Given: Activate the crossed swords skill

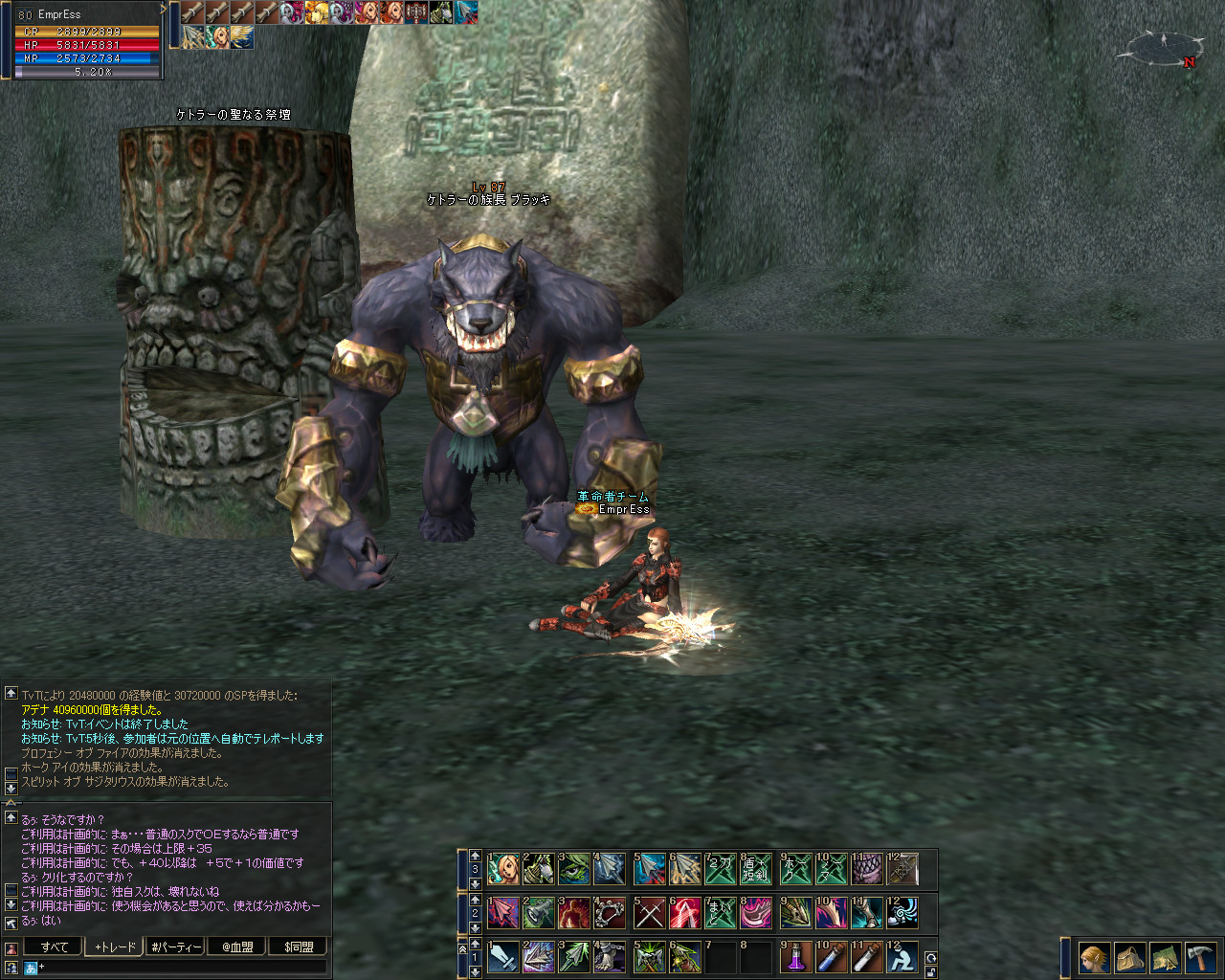Looking at the screenshot, I should [649, 913].
